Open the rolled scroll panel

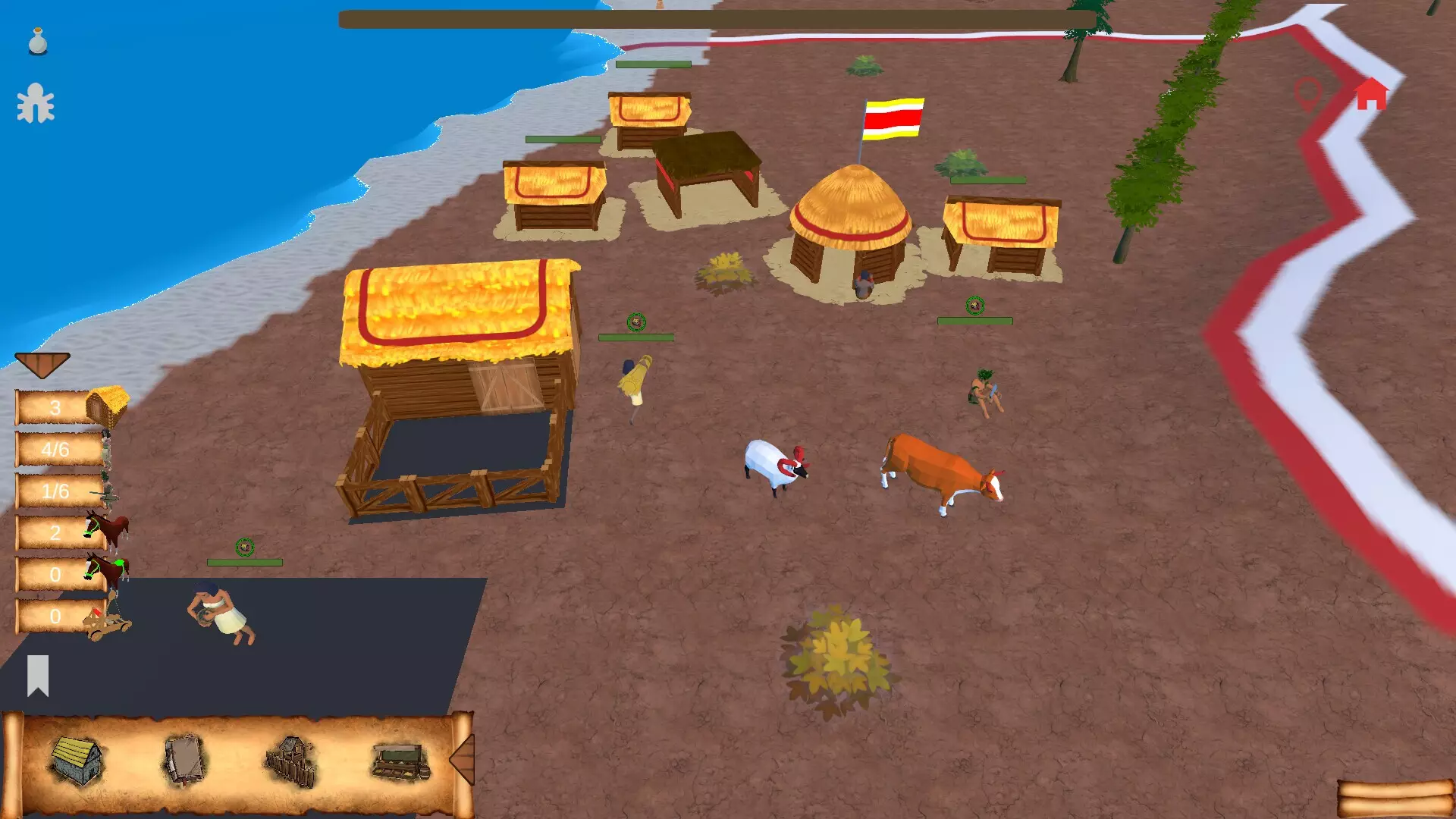coord(1394,799)
